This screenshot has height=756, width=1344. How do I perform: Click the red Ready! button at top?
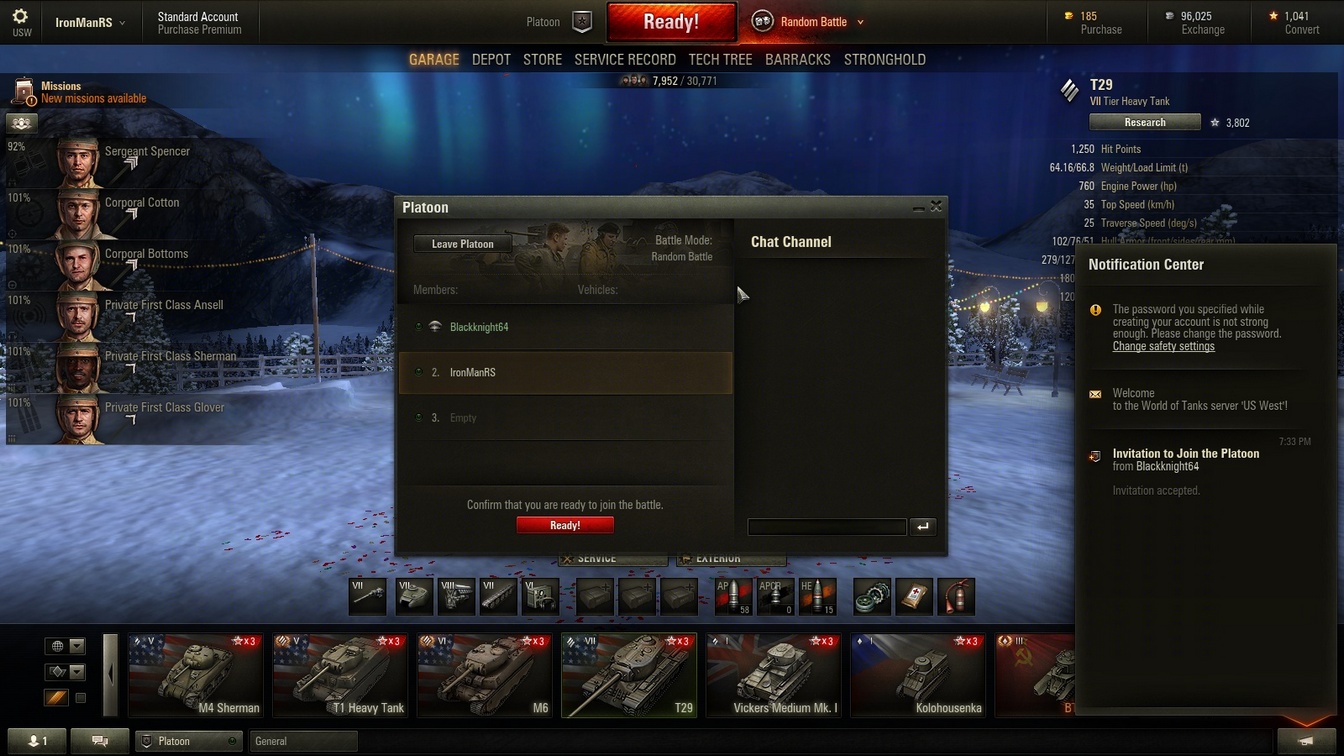671,22
